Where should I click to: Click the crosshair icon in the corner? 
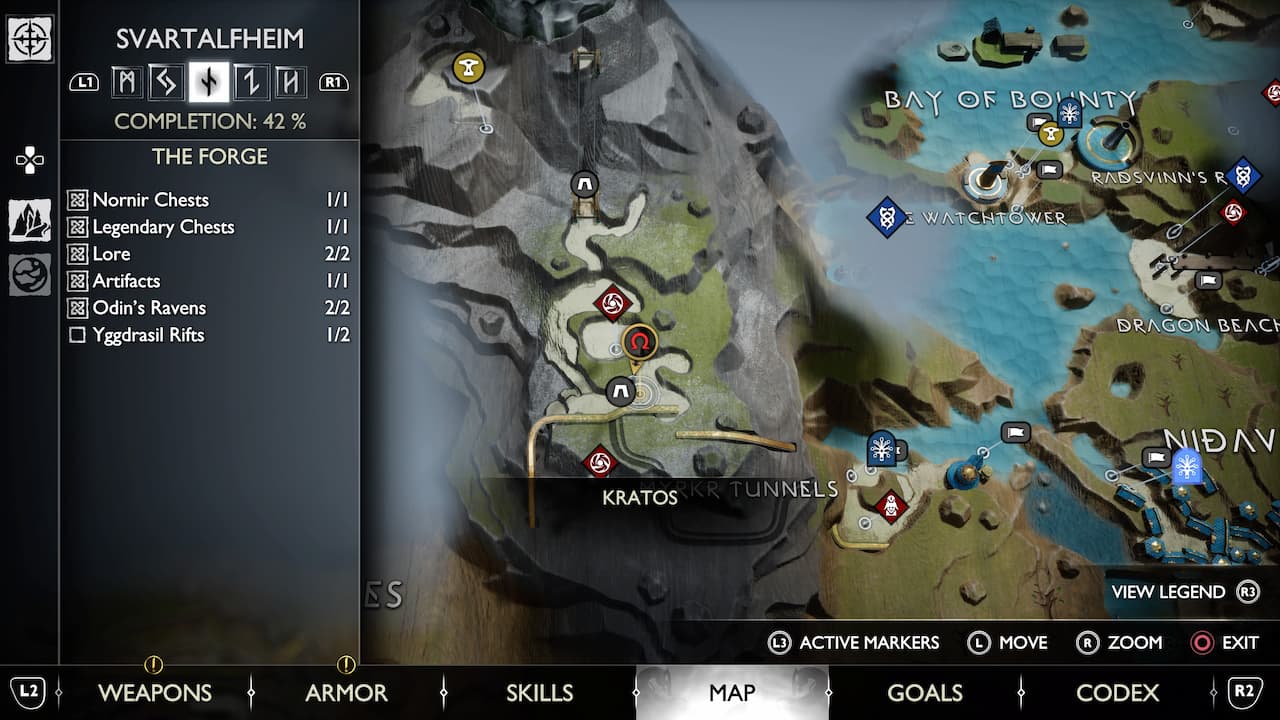click(x=30, y=39)
